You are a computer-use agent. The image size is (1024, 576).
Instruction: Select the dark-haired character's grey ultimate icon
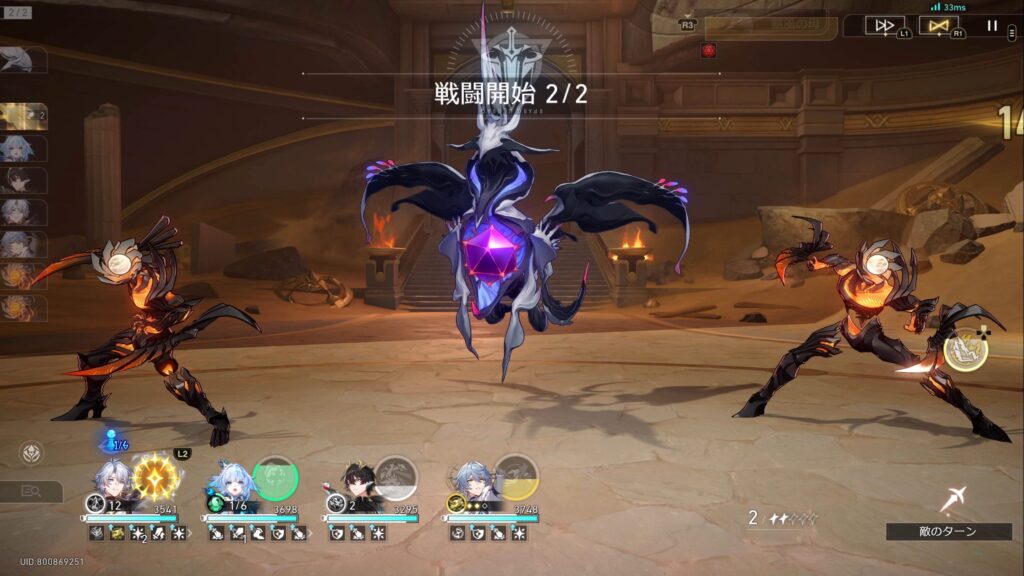[x=396, y=476]
